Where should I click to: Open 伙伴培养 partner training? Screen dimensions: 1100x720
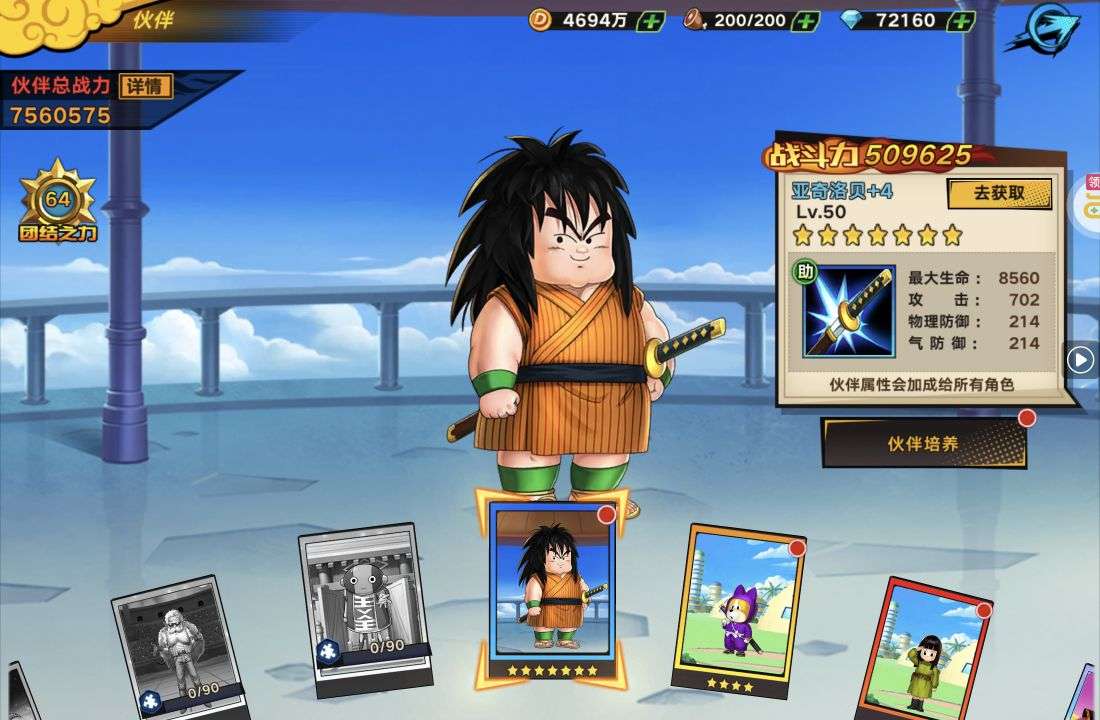924,443
